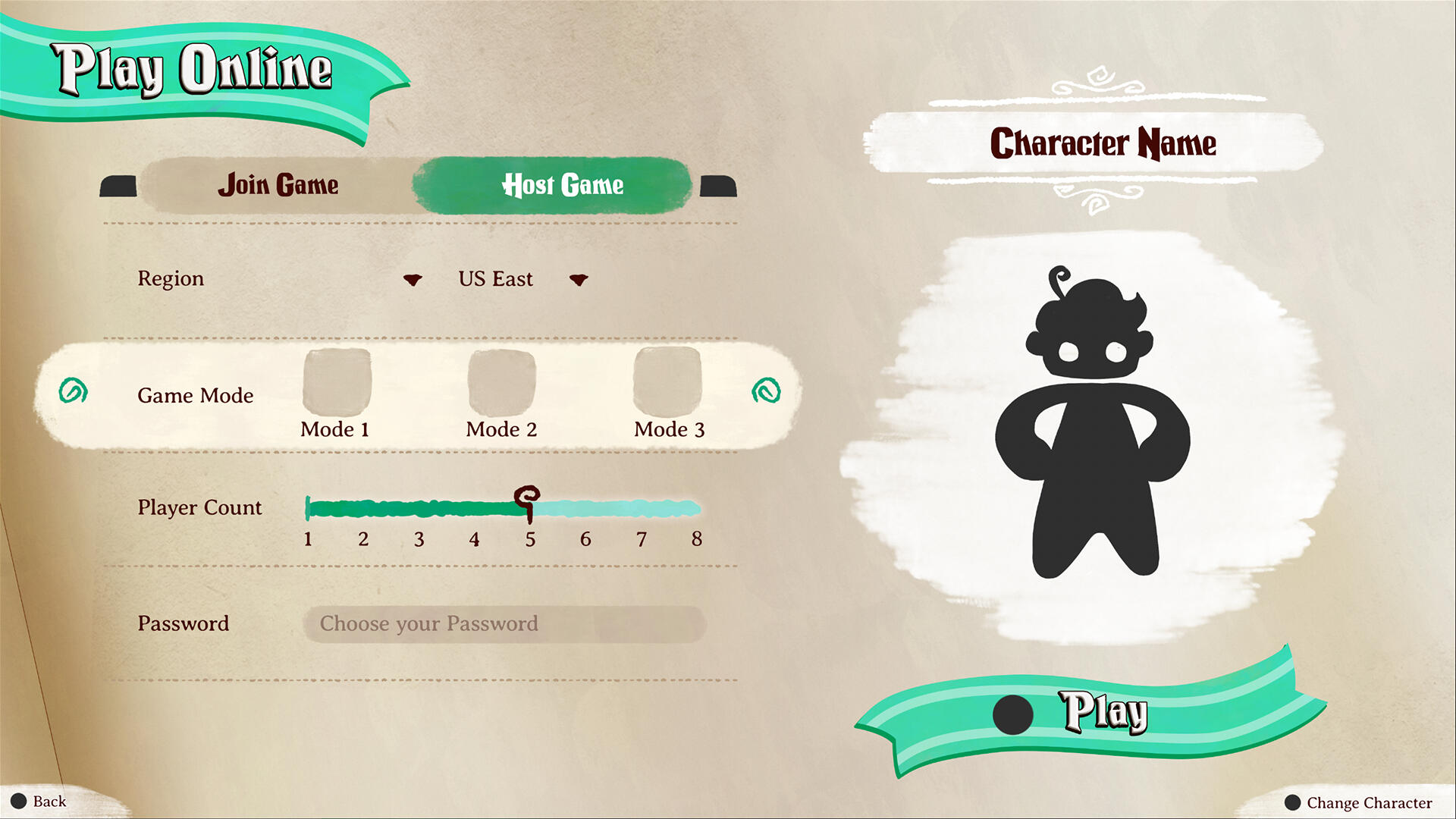The image size is (1456, 819).
Task: Open the US East region selector
Action: 495,279
